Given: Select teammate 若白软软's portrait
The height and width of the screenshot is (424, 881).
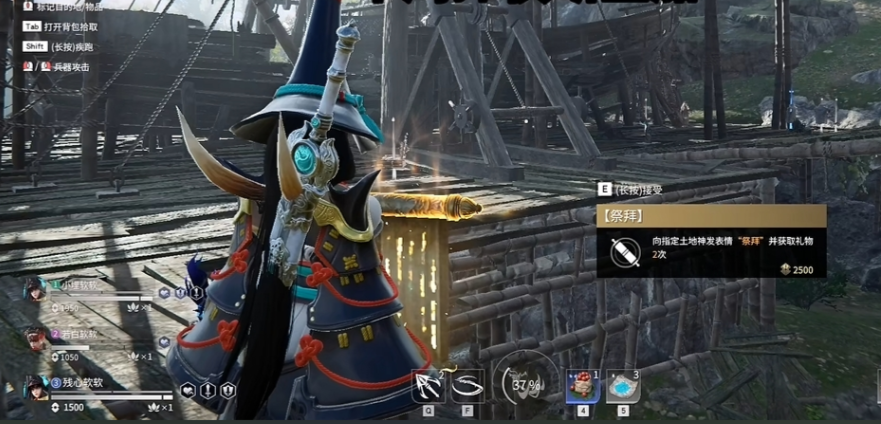Looking at the screenshot, I should point(36,337).
